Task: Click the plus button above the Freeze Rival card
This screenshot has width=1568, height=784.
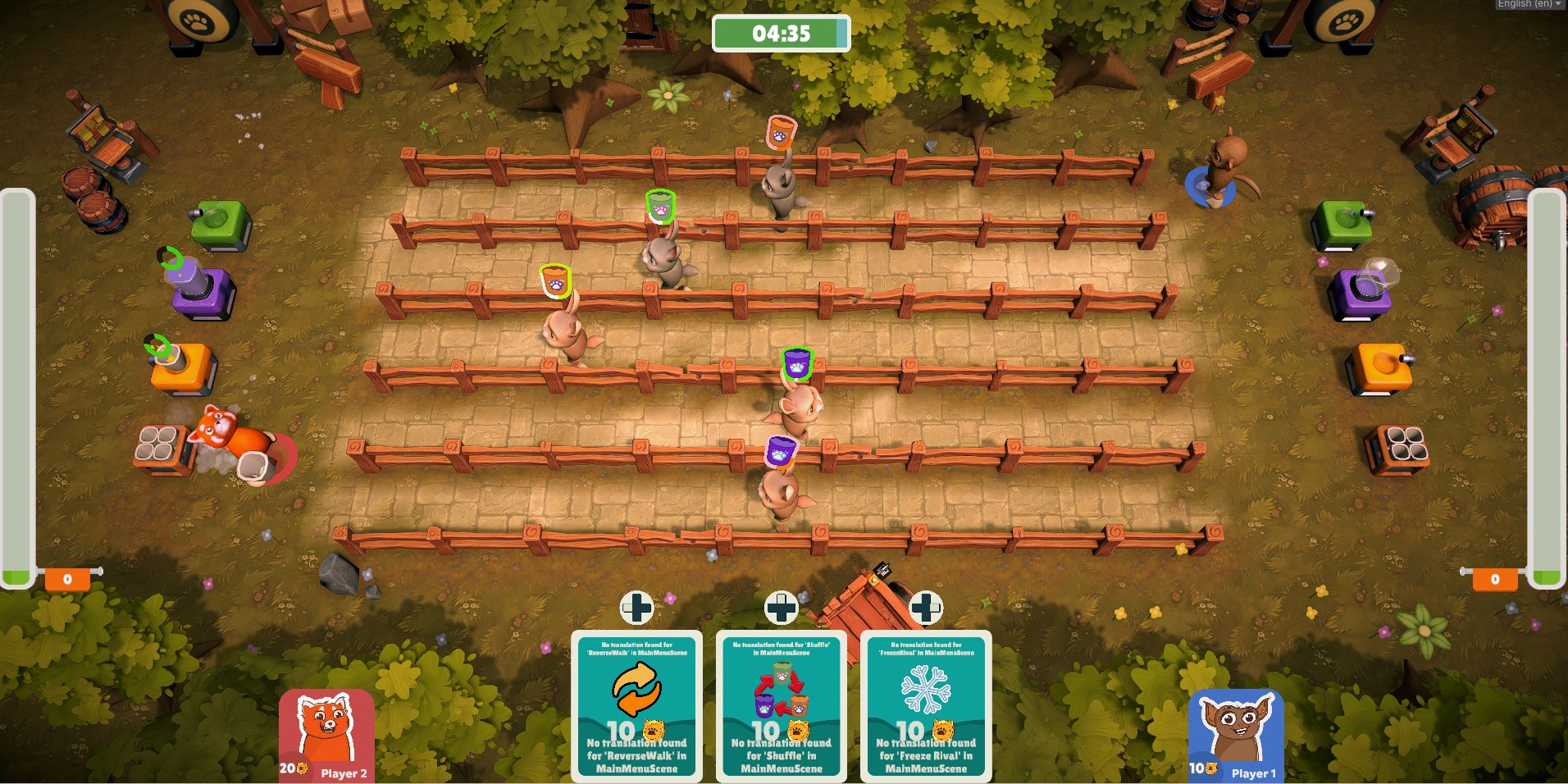Action: [x=926, y=608]
